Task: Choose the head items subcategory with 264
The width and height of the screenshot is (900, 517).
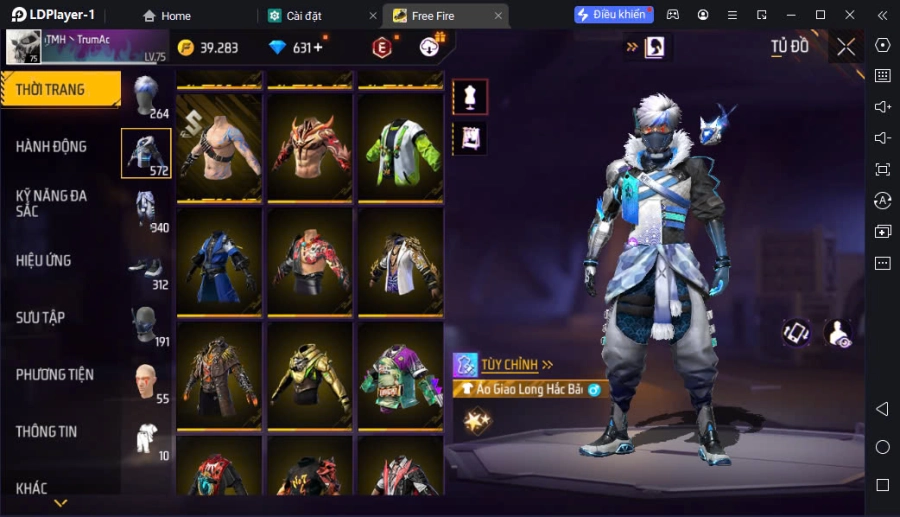Action: (147, 97)
